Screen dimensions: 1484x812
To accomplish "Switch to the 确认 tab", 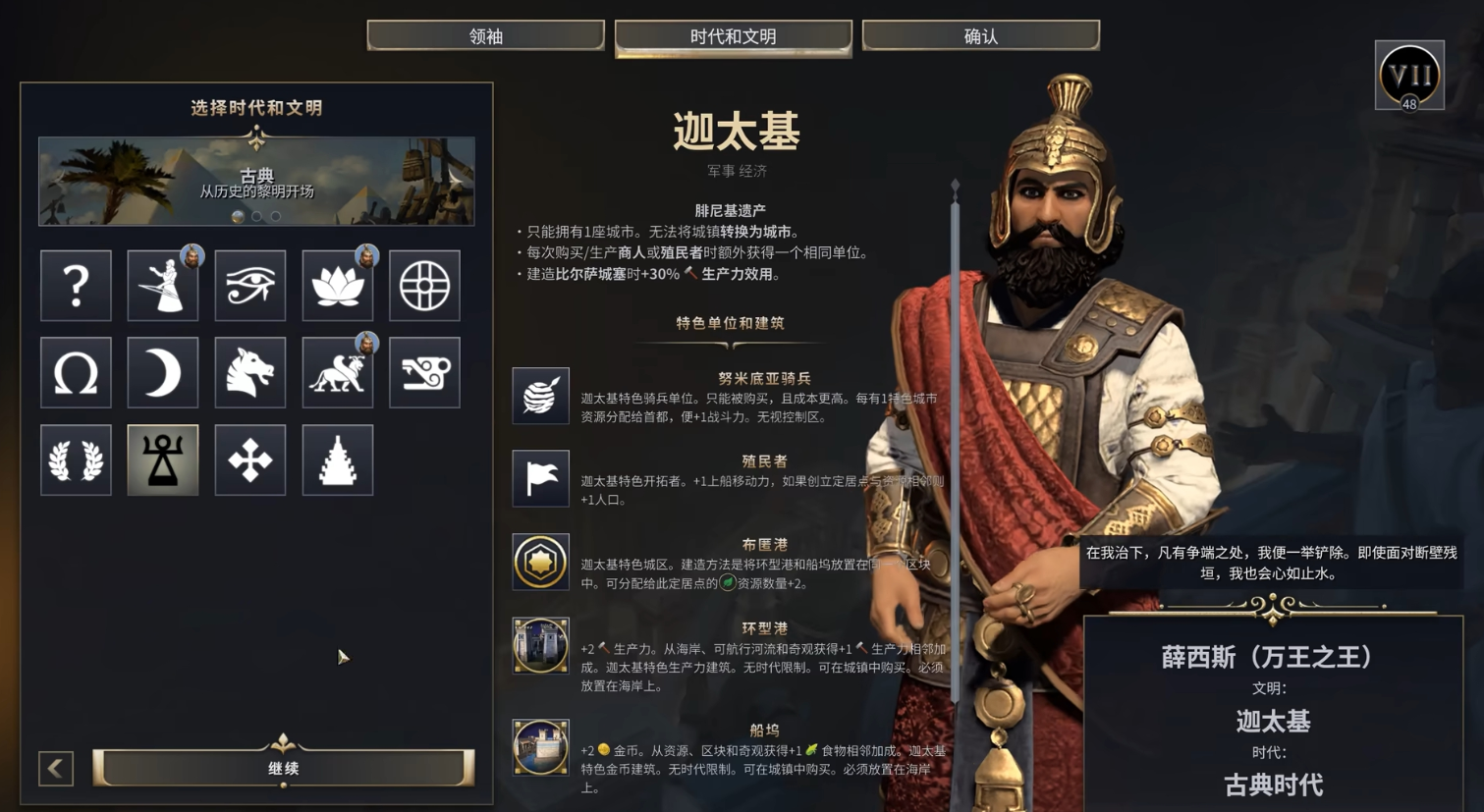I will [x=979, y=34].
